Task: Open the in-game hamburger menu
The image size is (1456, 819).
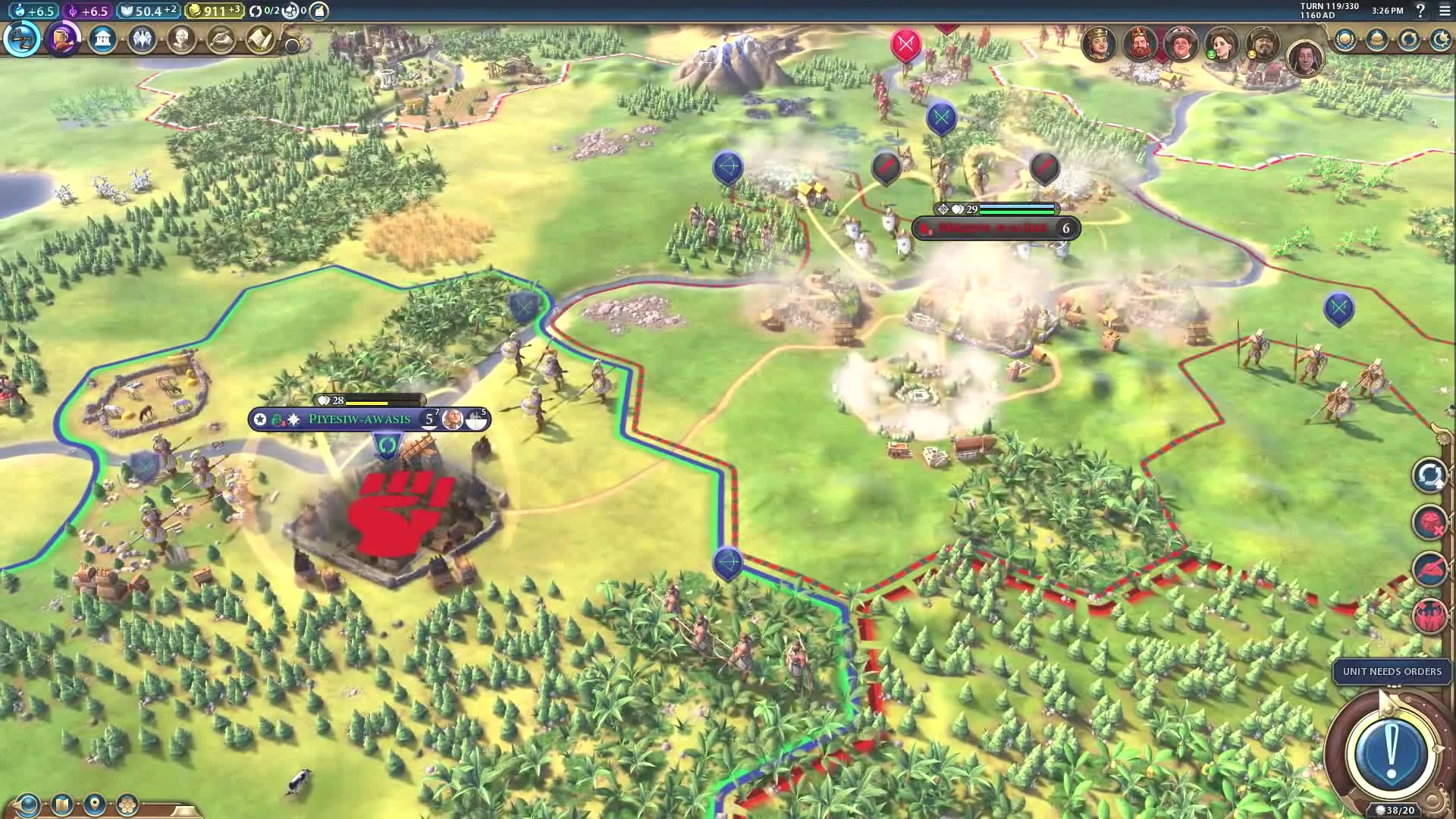Action: [x=1446, y=11]
